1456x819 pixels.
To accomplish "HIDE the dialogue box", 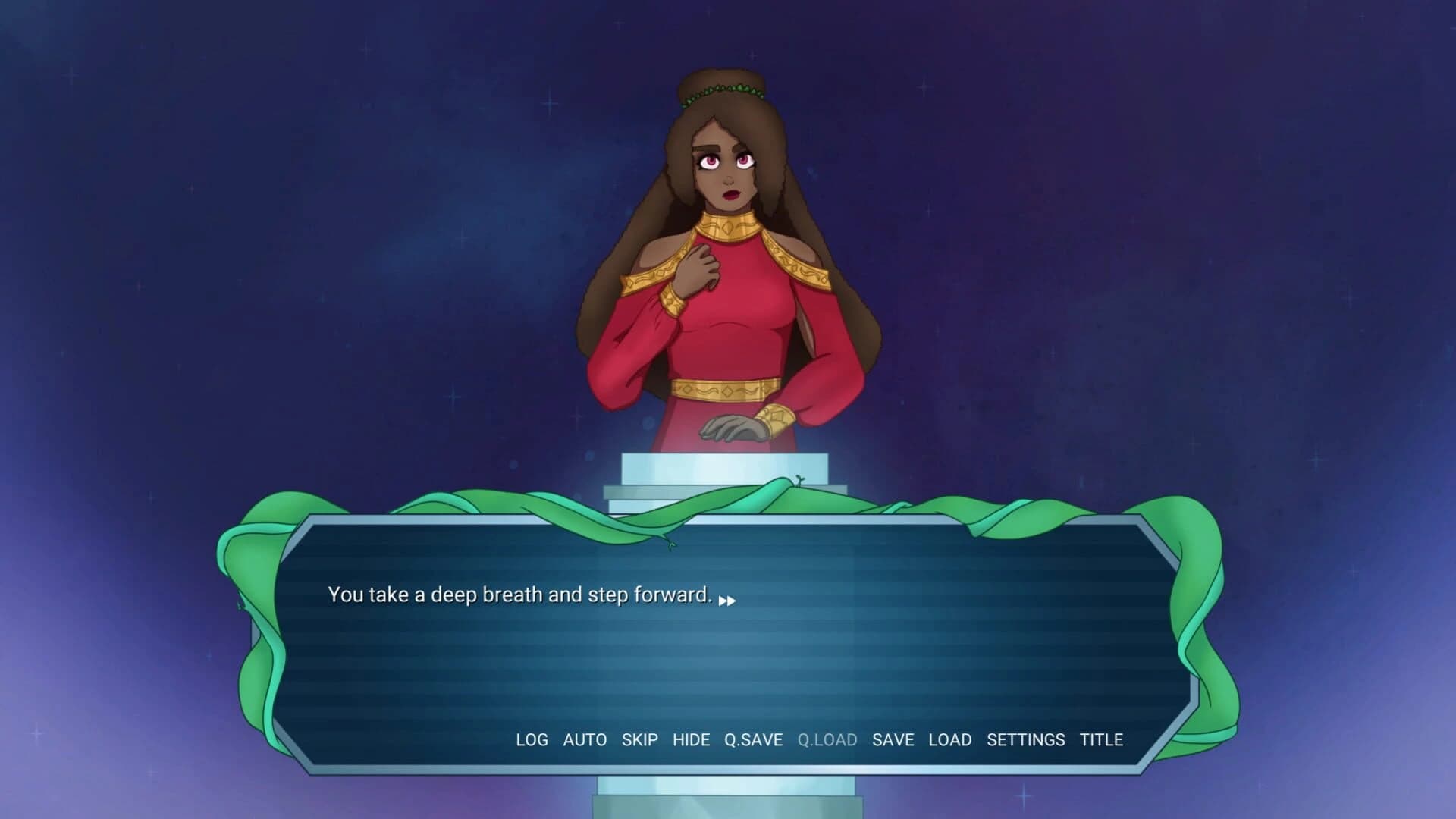I will coord(692,740).
